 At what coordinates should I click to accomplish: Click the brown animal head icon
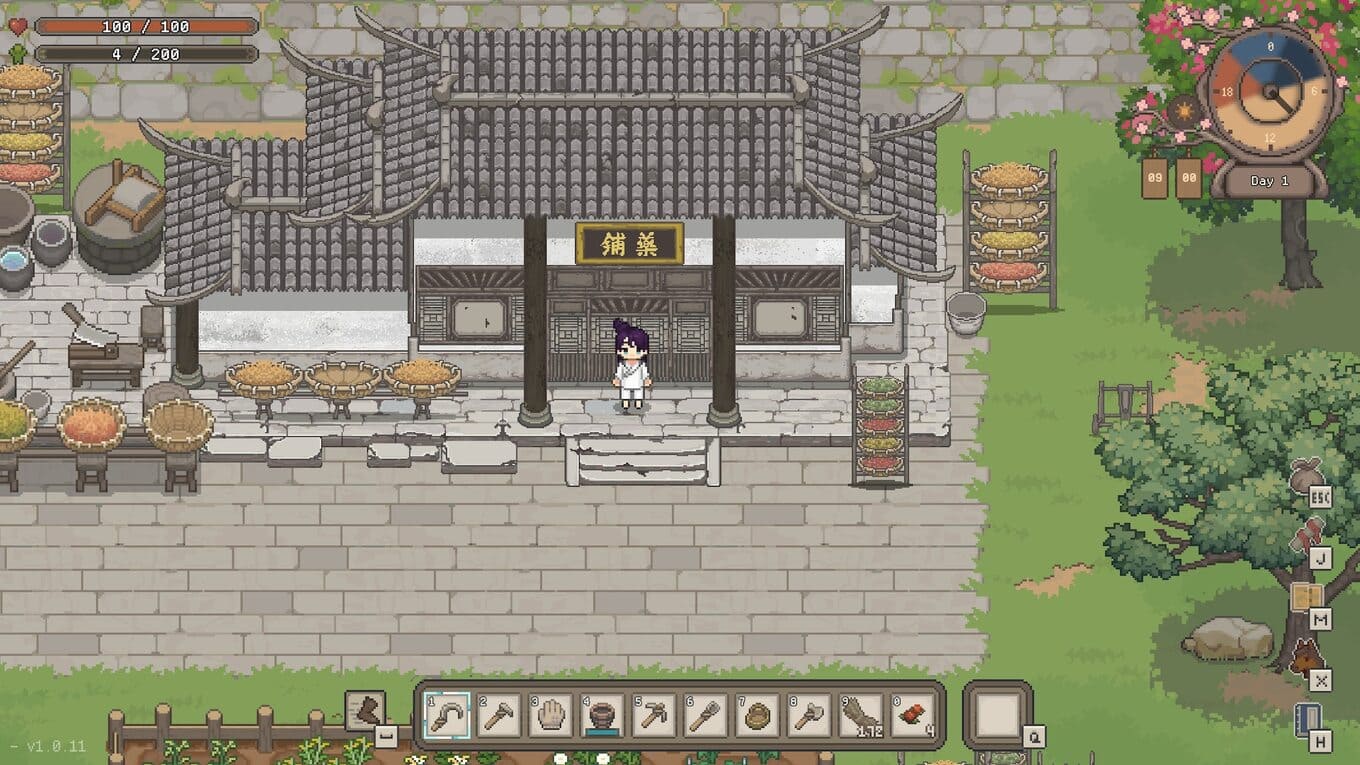[x=1306, y=658]
